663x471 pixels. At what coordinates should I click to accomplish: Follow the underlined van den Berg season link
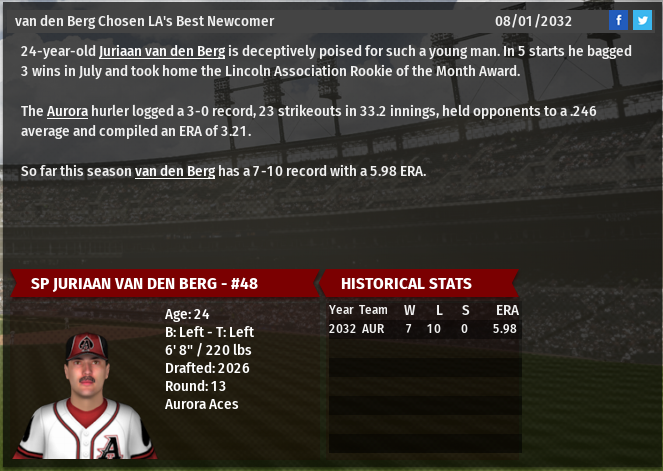click(x=174, y=171)
